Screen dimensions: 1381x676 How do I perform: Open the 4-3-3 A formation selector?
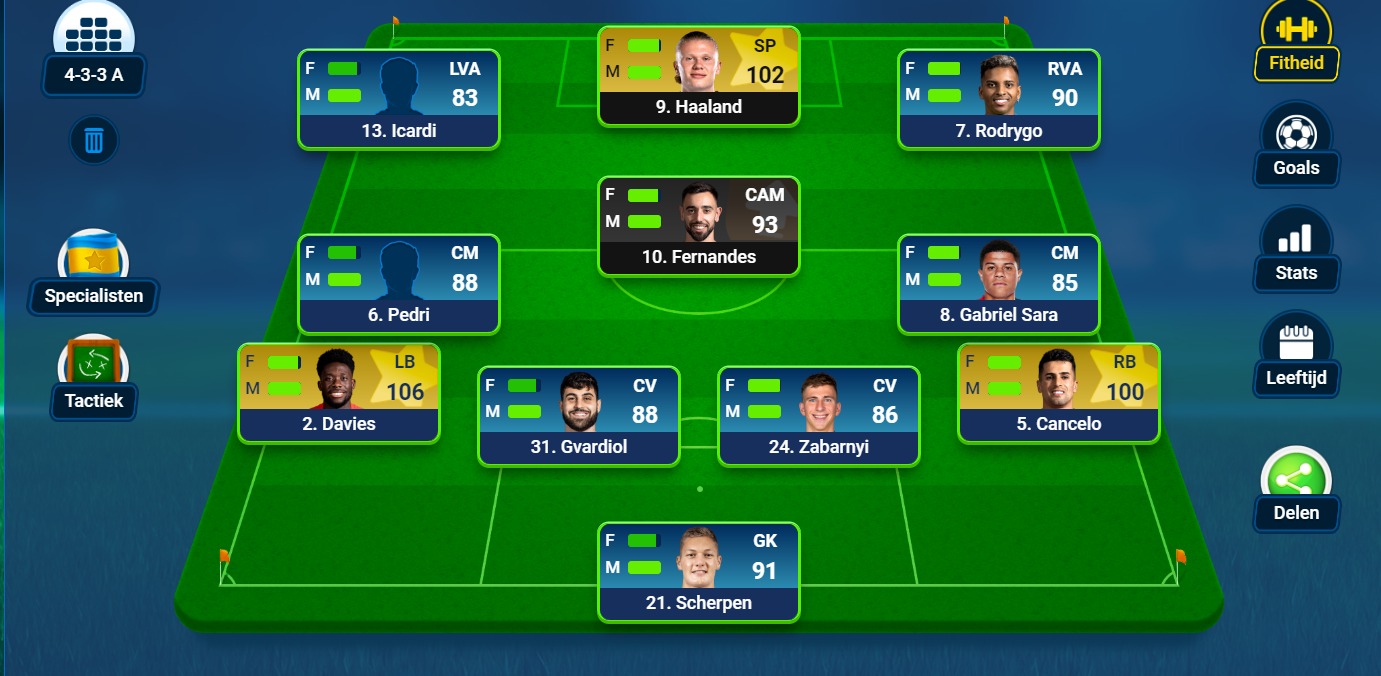93,74
